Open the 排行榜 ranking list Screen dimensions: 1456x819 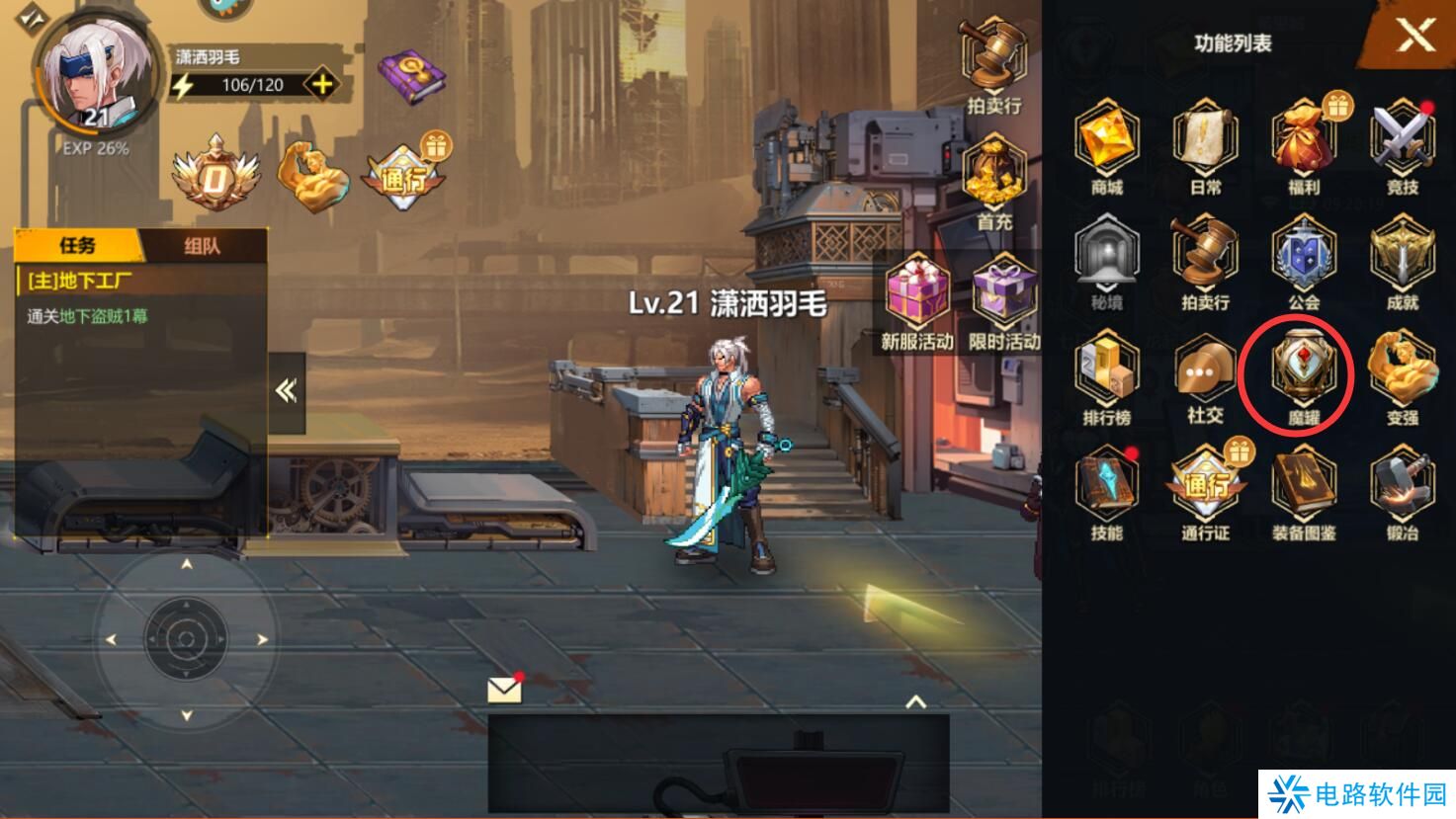(1107, 375)
